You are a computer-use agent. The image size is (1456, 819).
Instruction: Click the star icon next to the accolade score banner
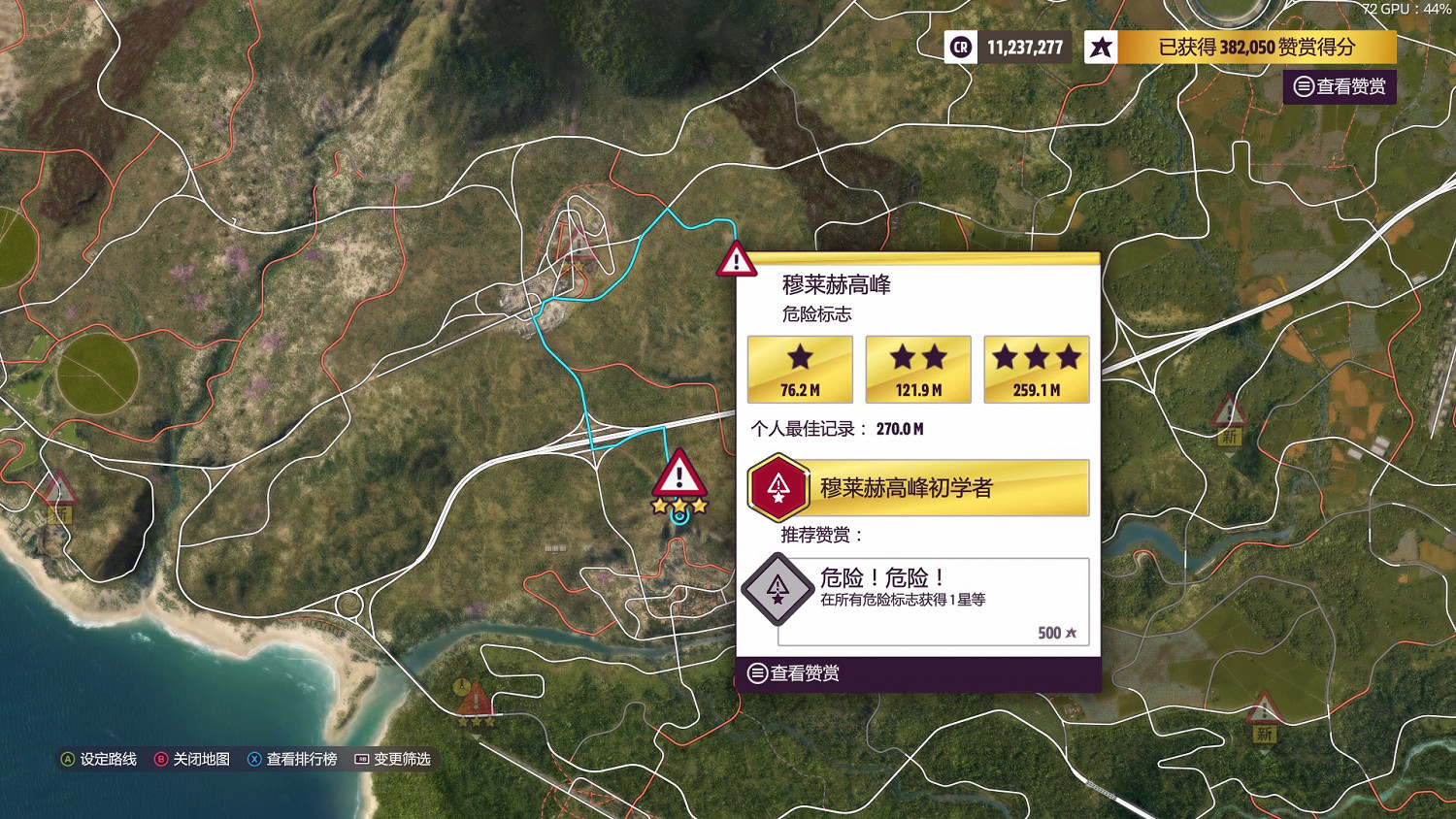(x=1100, y=47)
